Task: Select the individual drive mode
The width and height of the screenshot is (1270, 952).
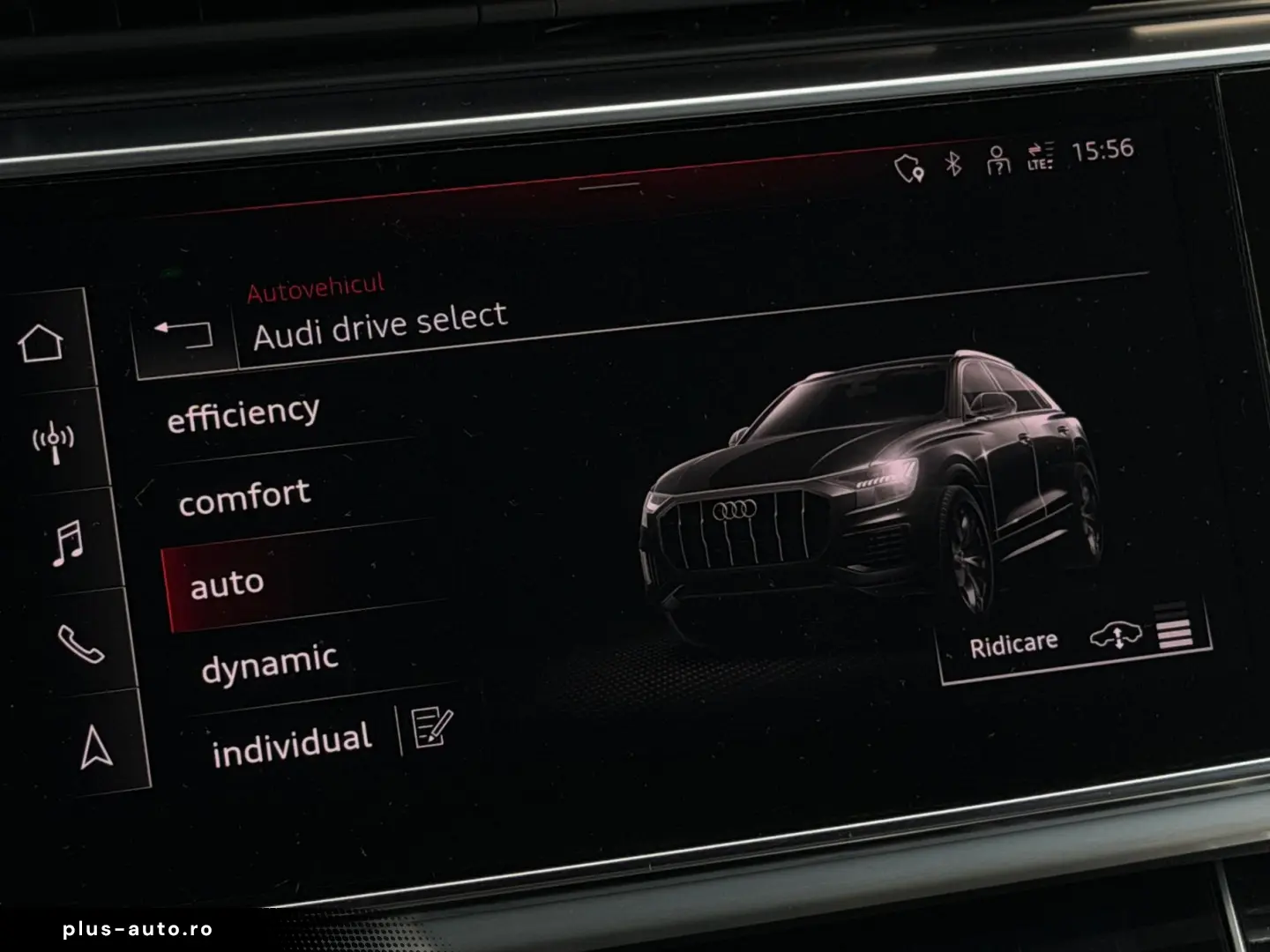Action: pos(293,738)
